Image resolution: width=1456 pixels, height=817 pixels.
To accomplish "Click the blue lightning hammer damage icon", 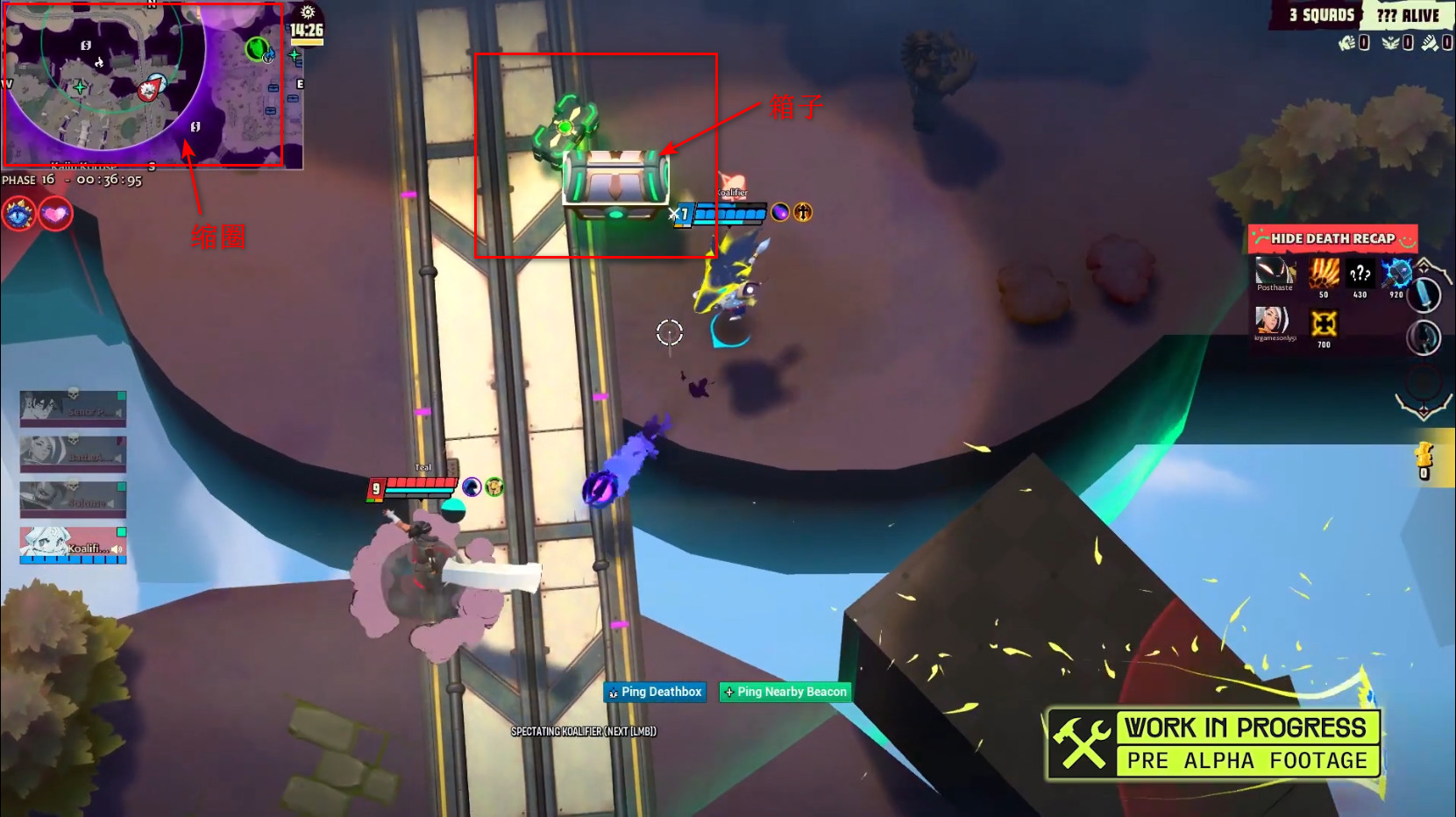I will [1396, 274].
